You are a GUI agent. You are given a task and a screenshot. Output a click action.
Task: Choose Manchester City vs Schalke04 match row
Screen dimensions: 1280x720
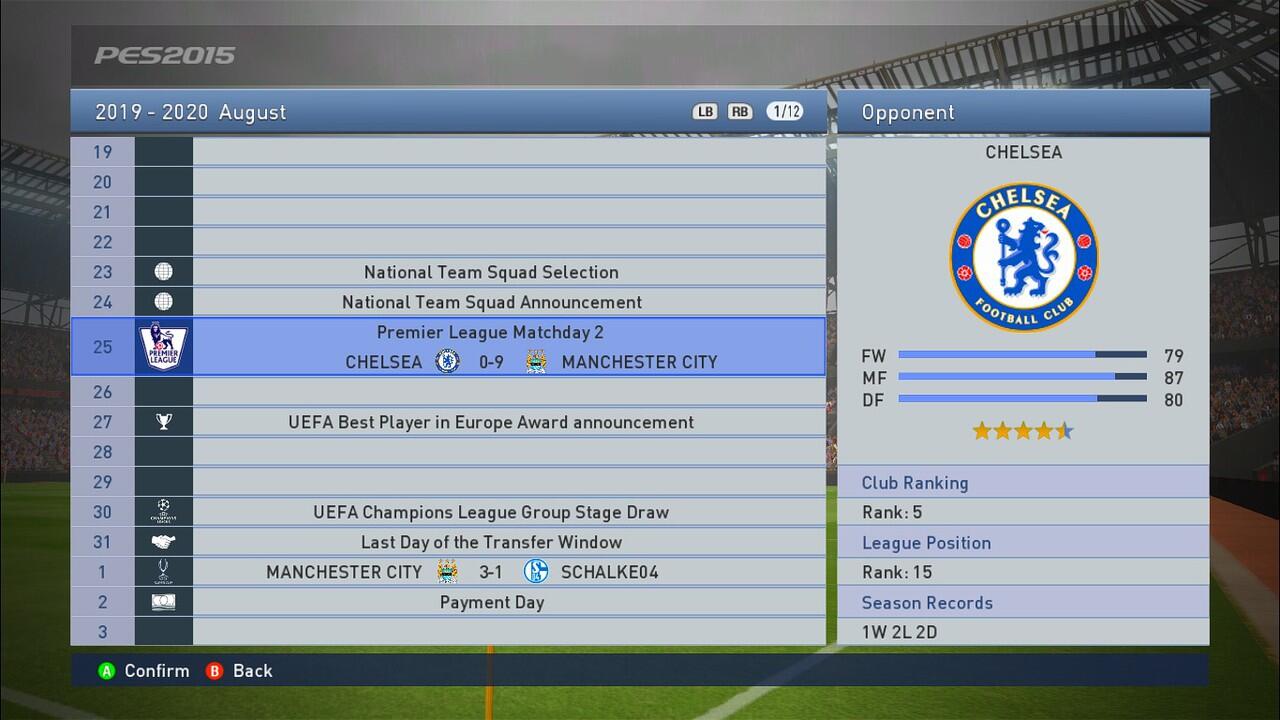[490, 572]
